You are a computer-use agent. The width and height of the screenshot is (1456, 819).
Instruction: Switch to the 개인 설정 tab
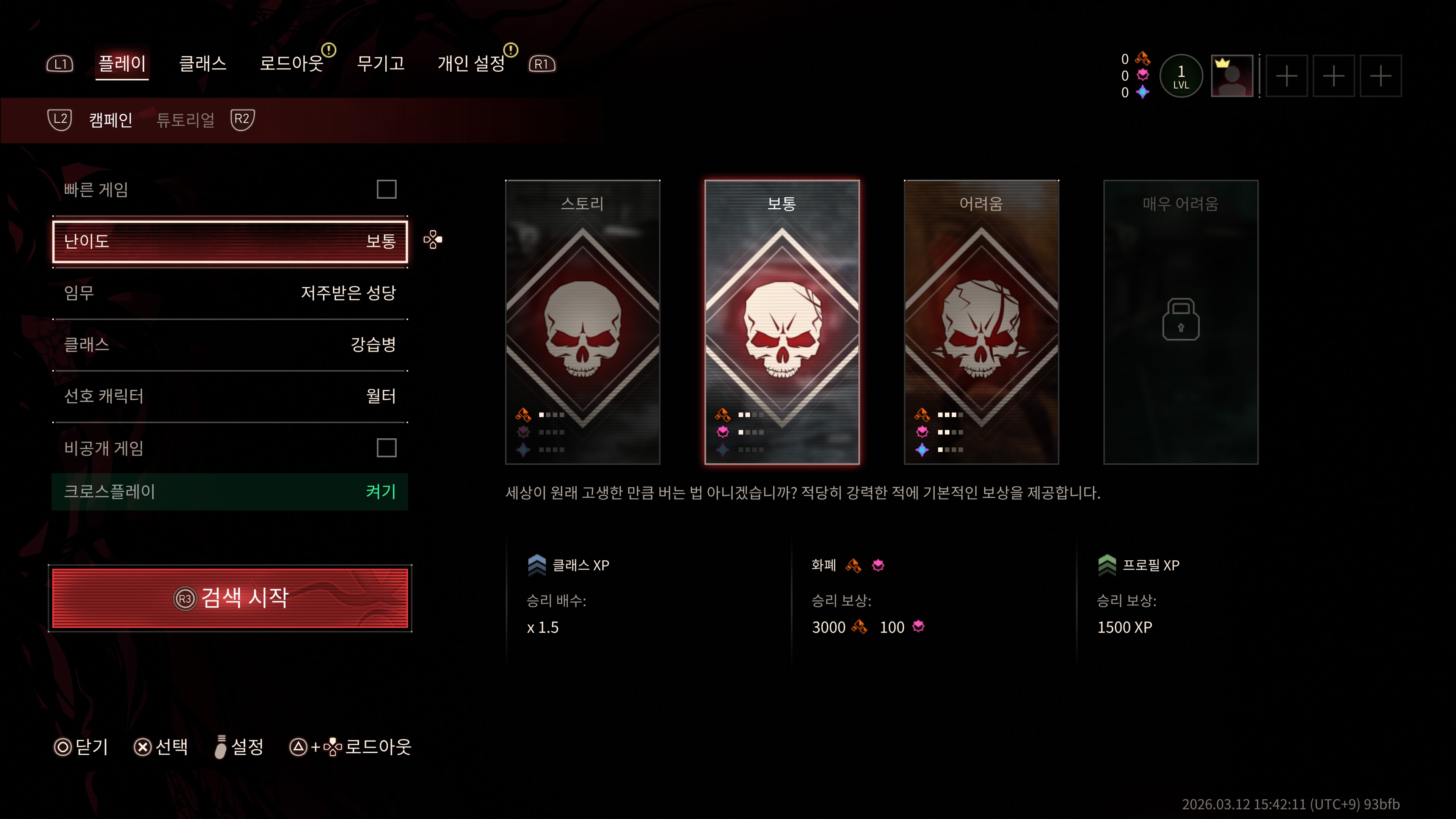pyautogui.click(x=471, y=63)
